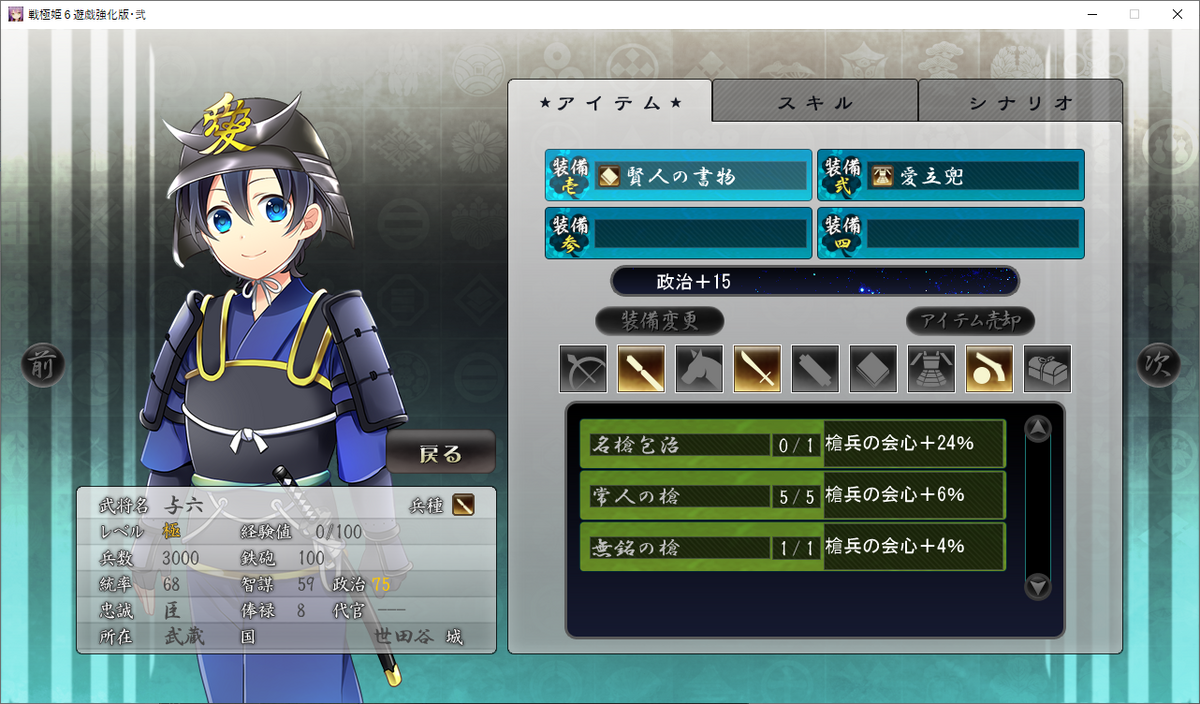
Task: Show armor category items
Action: (931, 369)
